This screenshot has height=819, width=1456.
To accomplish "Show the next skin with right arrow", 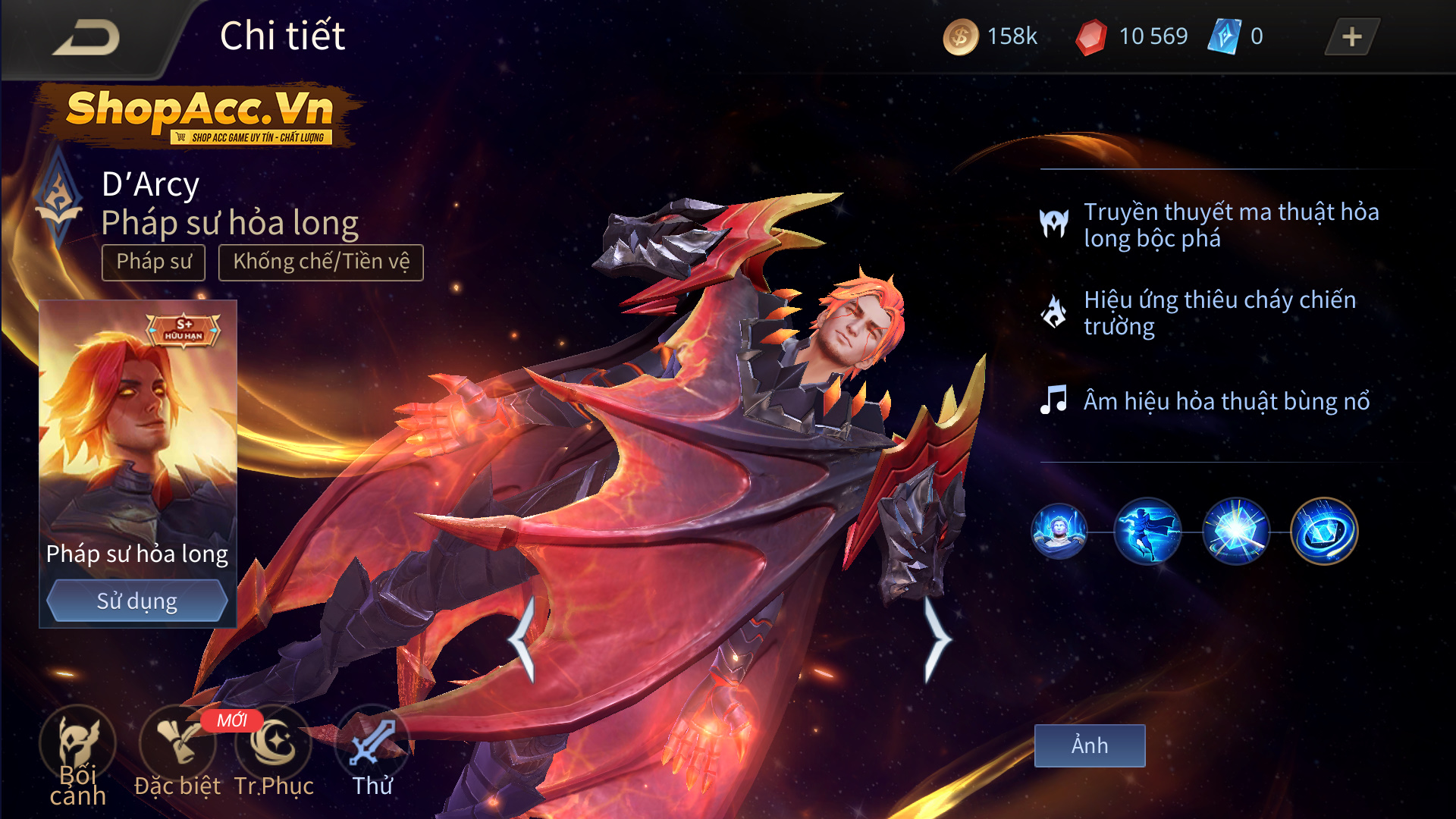I will 937,639.
